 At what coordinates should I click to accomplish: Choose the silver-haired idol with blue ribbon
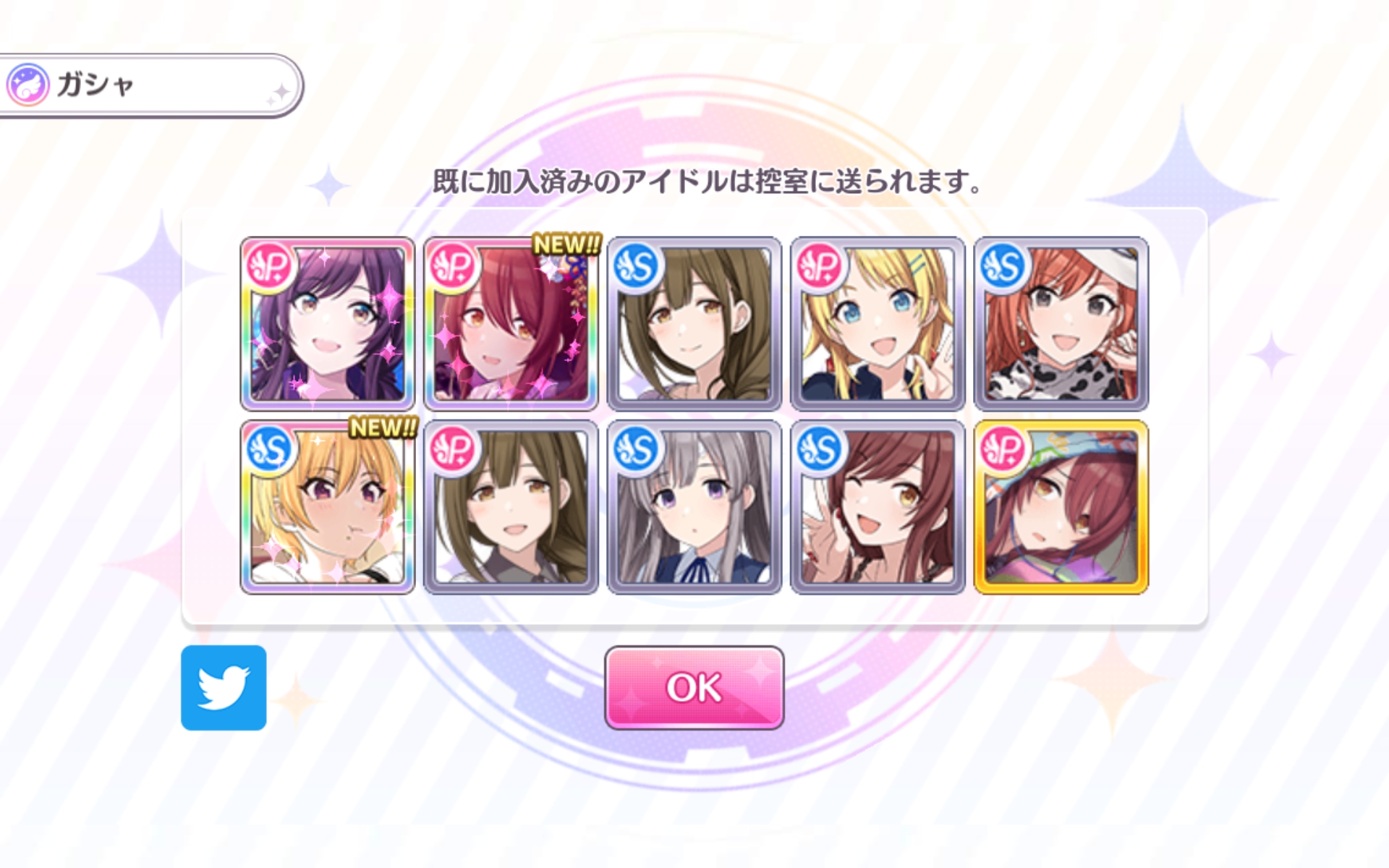click(x=694, y=507)
